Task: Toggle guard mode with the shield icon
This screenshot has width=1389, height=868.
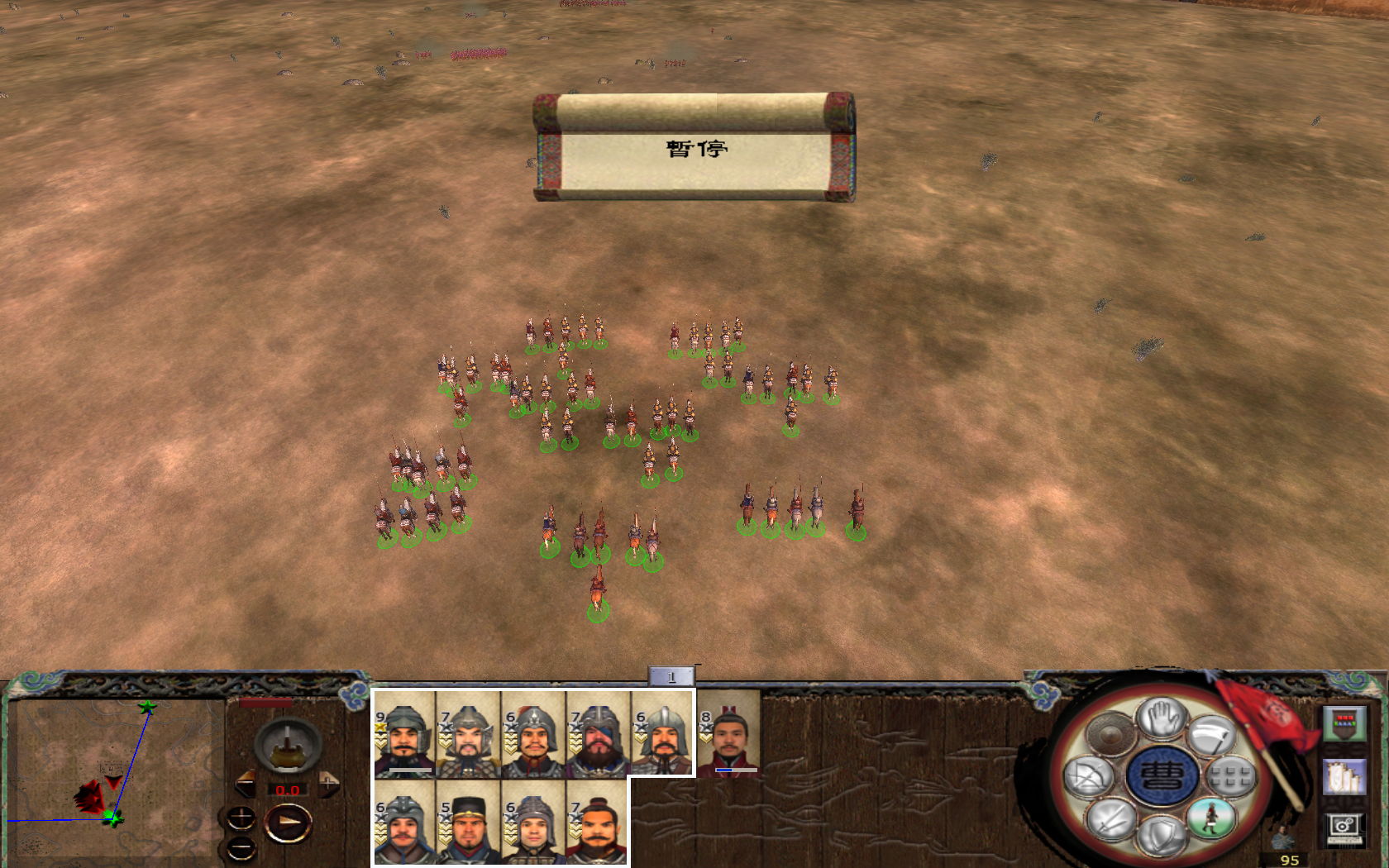Action: (x=1162, y=837)
